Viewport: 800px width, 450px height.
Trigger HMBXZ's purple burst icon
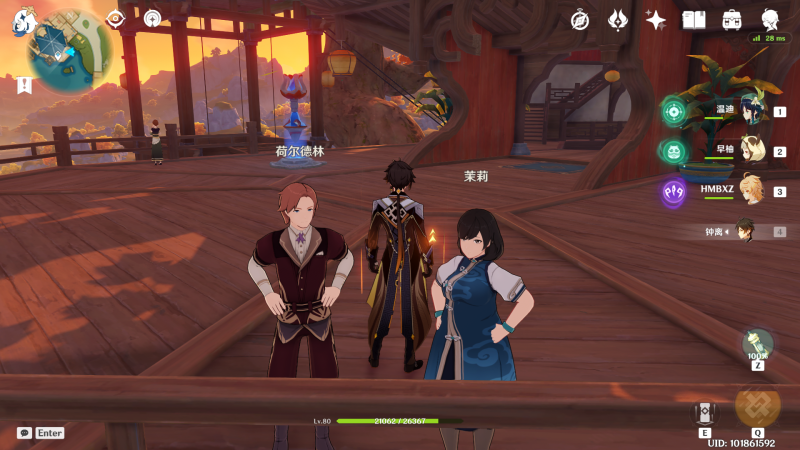[673, 191]
